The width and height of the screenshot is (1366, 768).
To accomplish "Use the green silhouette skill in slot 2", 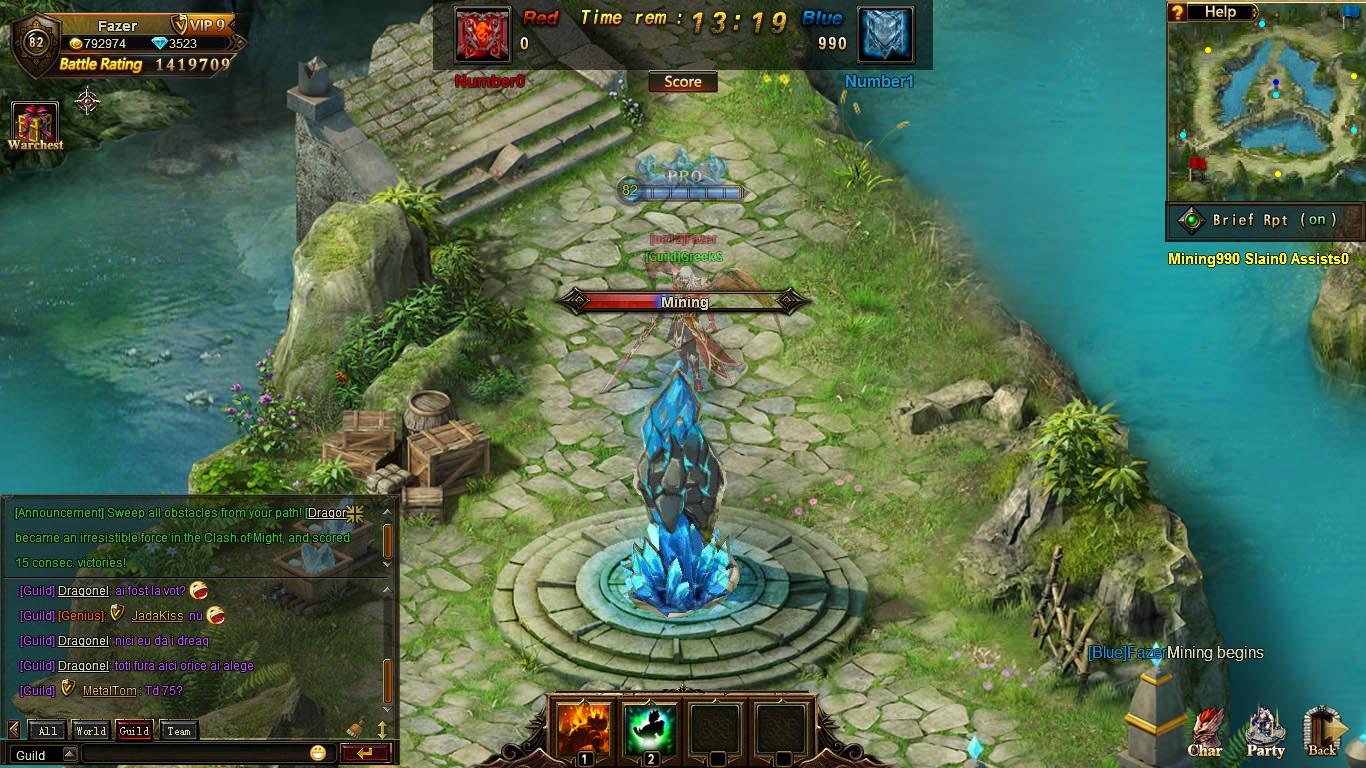I will tap(650, 730).
